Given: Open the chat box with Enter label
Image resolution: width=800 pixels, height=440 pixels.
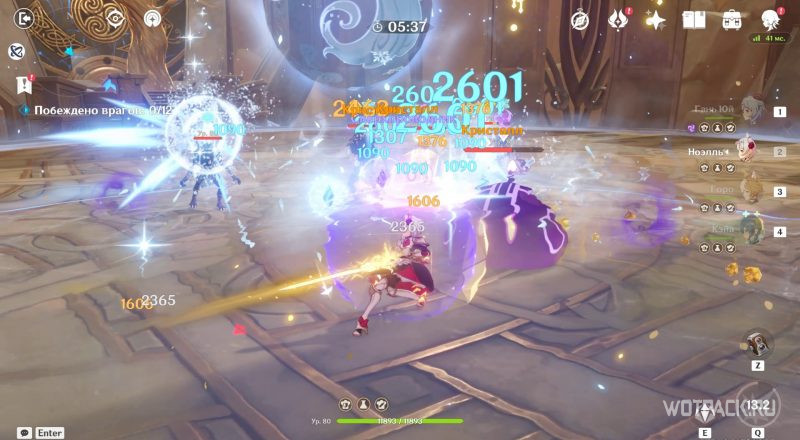Looking at the screenshot, I should click(42, 433).
